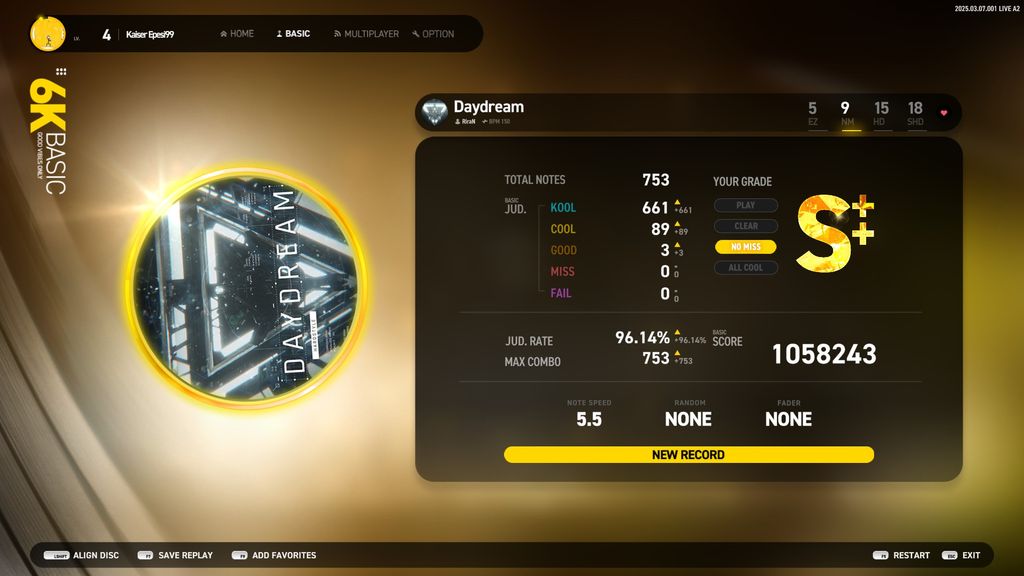Open the 6K mode grid icon
1024x576 pixels.
(61, 72)
